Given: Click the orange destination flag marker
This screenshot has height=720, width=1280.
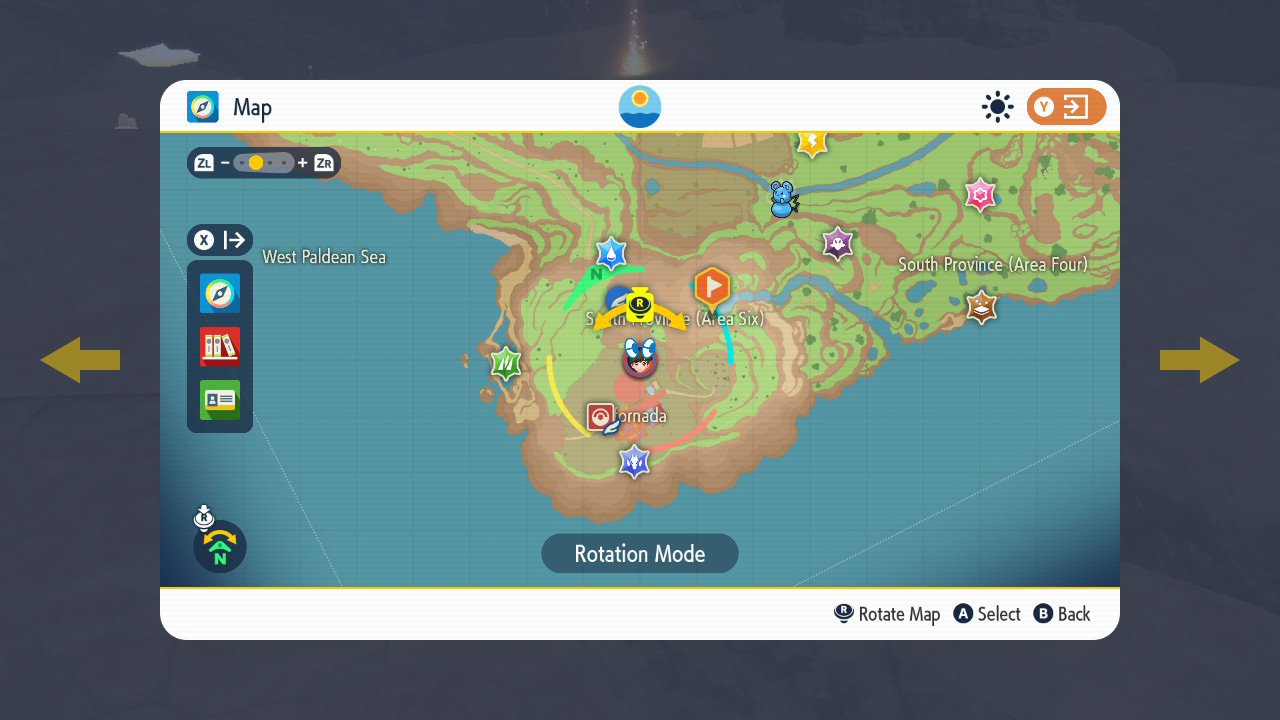Looking at the screenshot, I should [711, 287].
